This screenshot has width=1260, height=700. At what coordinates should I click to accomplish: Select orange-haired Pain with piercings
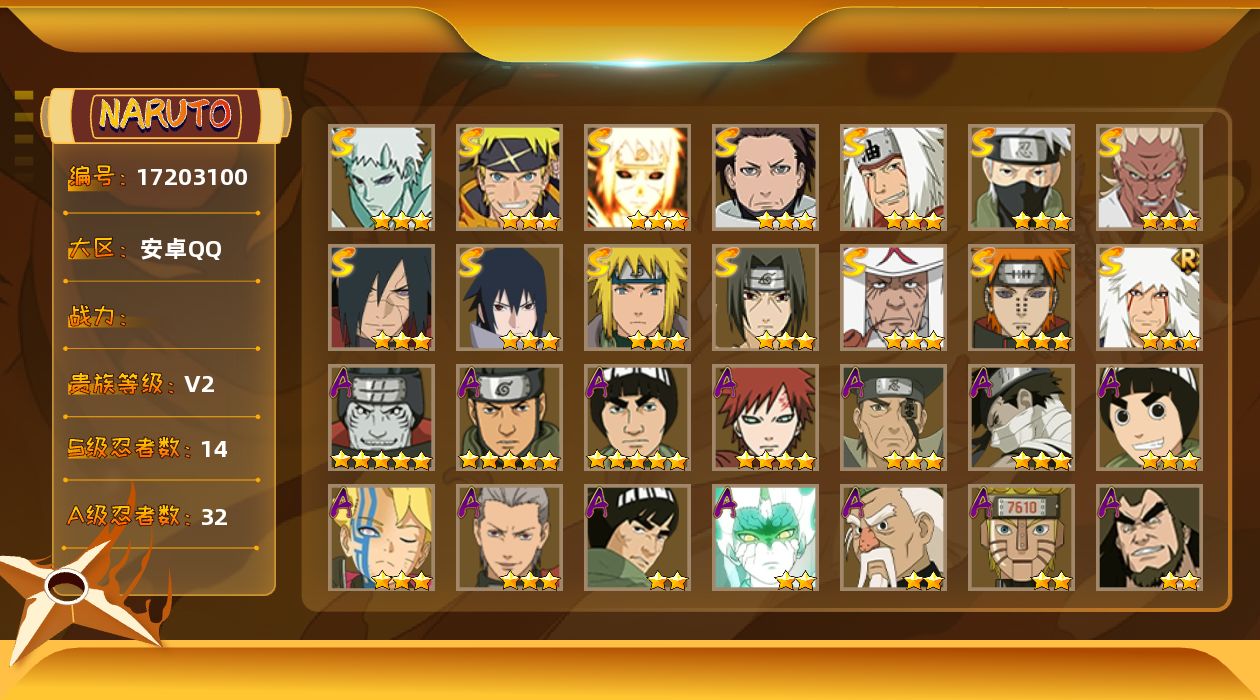tap(1021, 298)
